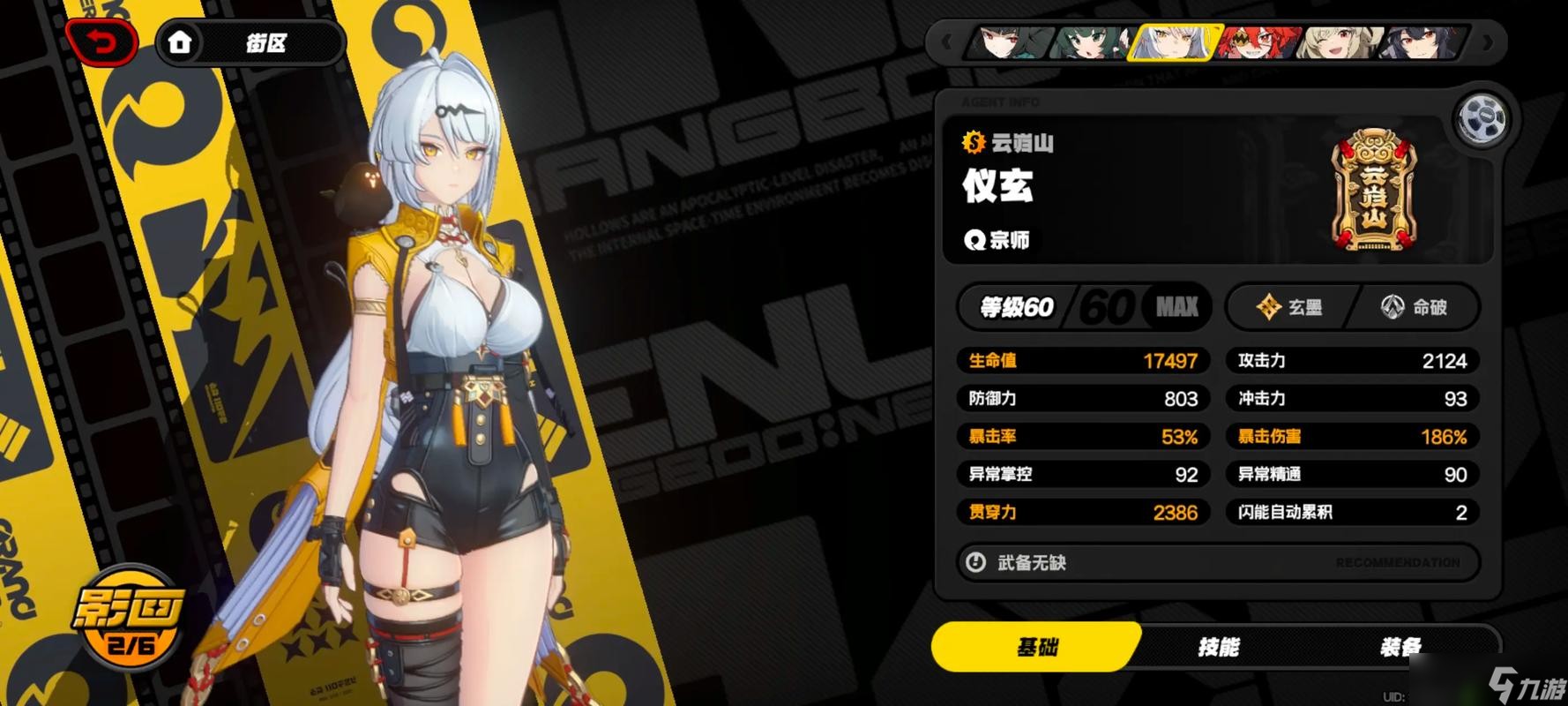
Task: Go to the 街区 home button
Action: 250,42
